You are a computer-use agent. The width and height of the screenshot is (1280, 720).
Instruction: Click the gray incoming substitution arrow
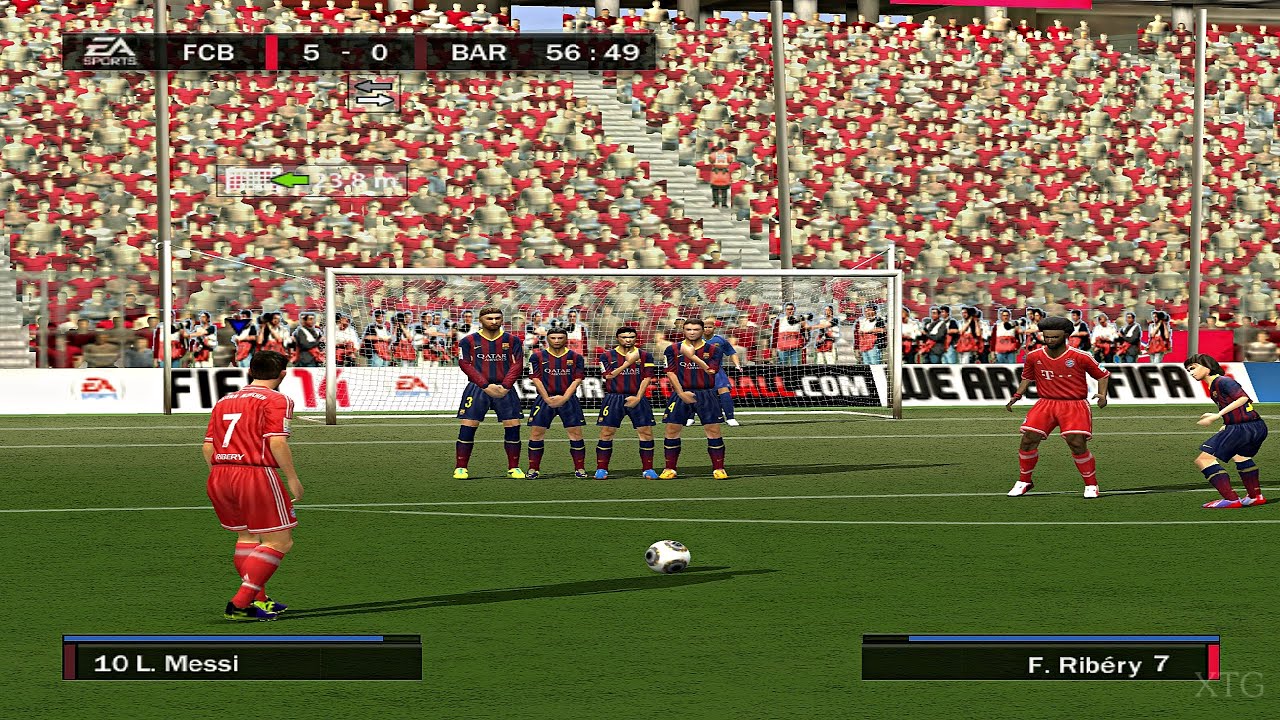click(x=373, y=86)
